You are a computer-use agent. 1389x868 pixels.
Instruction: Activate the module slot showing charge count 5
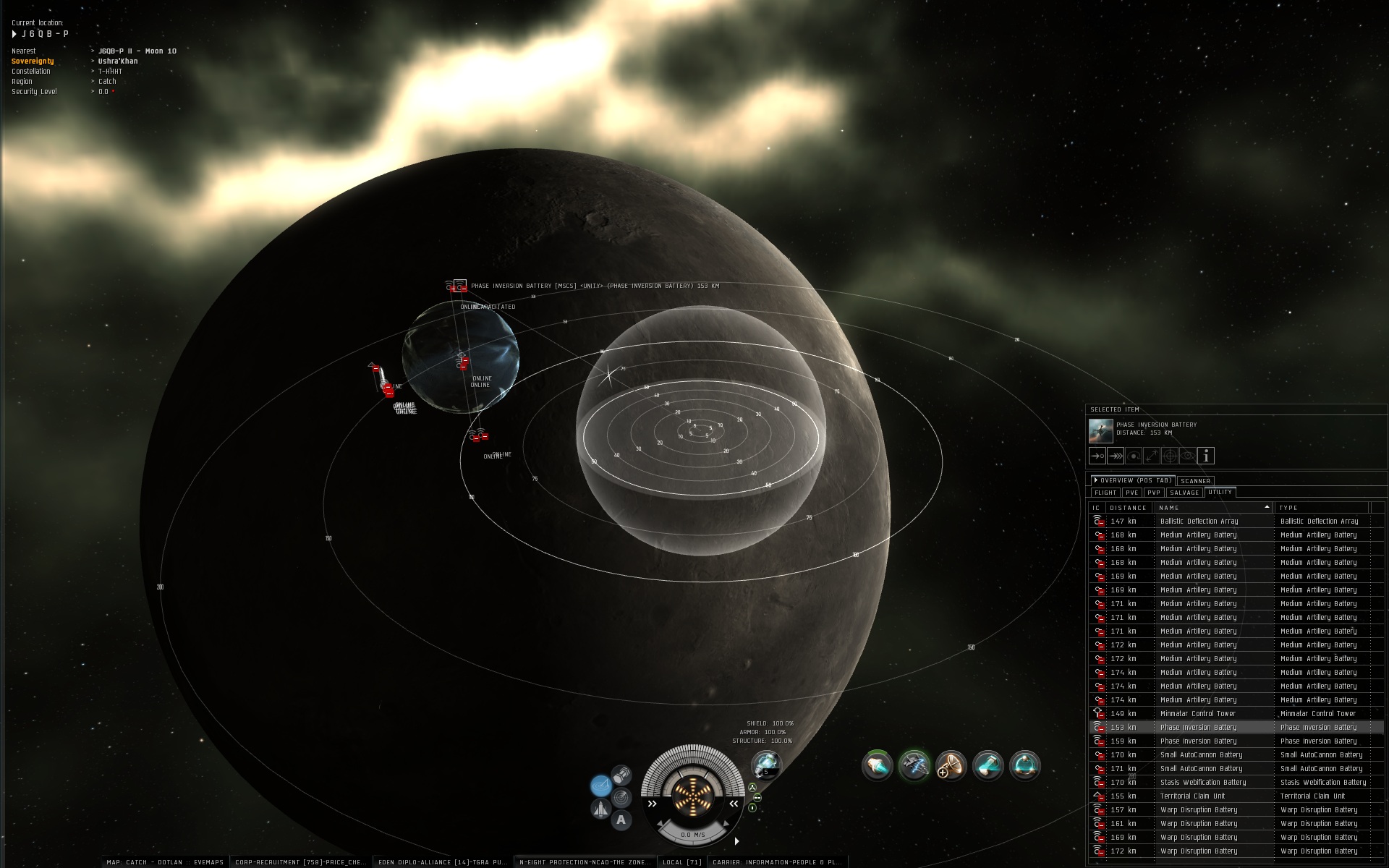coord(765,764)
